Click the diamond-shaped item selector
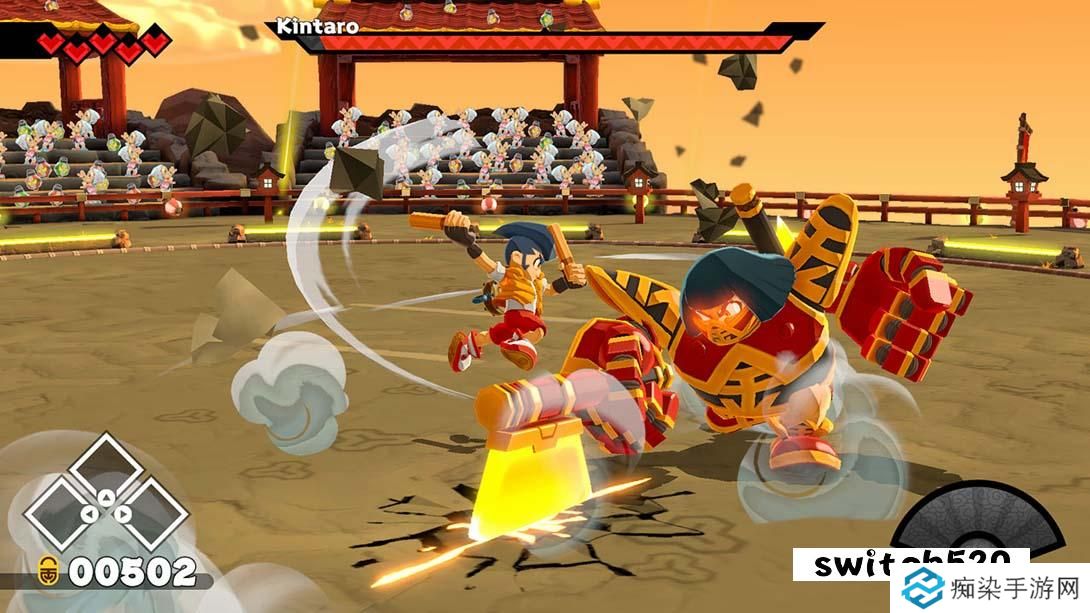 [x=103, y=500]
